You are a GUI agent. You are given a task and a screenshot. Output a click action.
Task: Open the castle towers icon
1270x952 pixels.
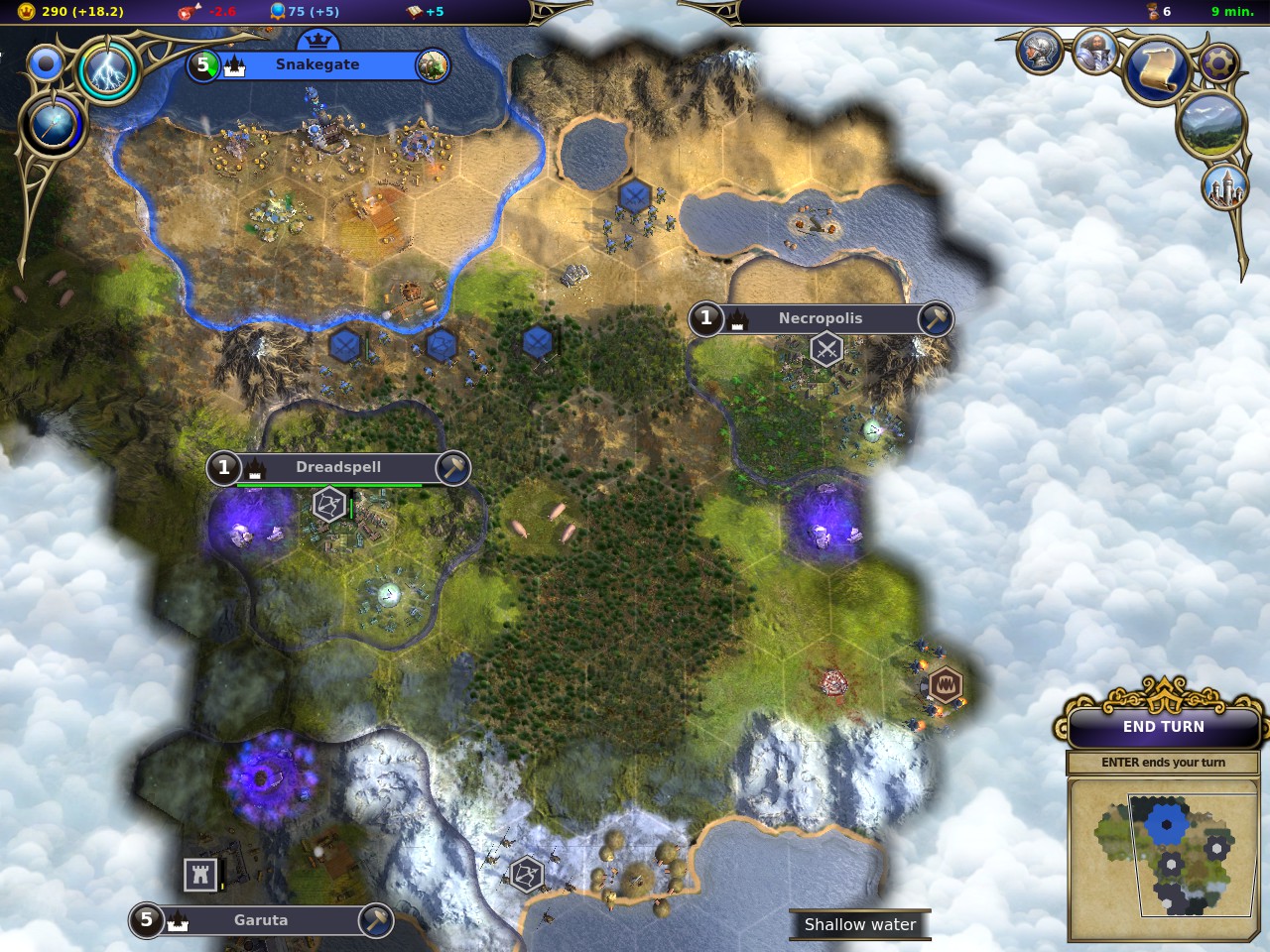tap(1223, 185)
